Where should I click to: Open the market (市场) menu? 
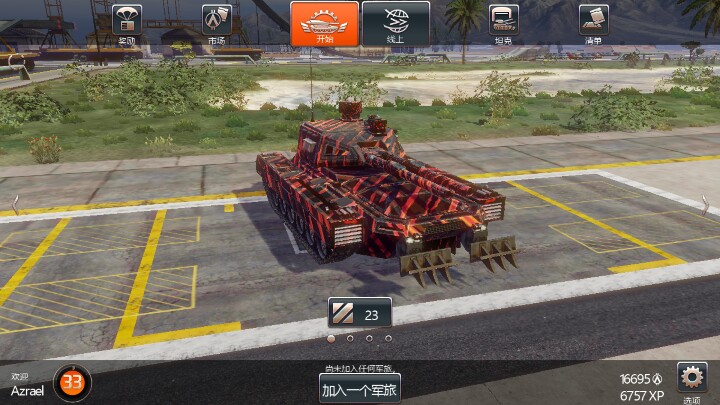[x=217, y=22]
